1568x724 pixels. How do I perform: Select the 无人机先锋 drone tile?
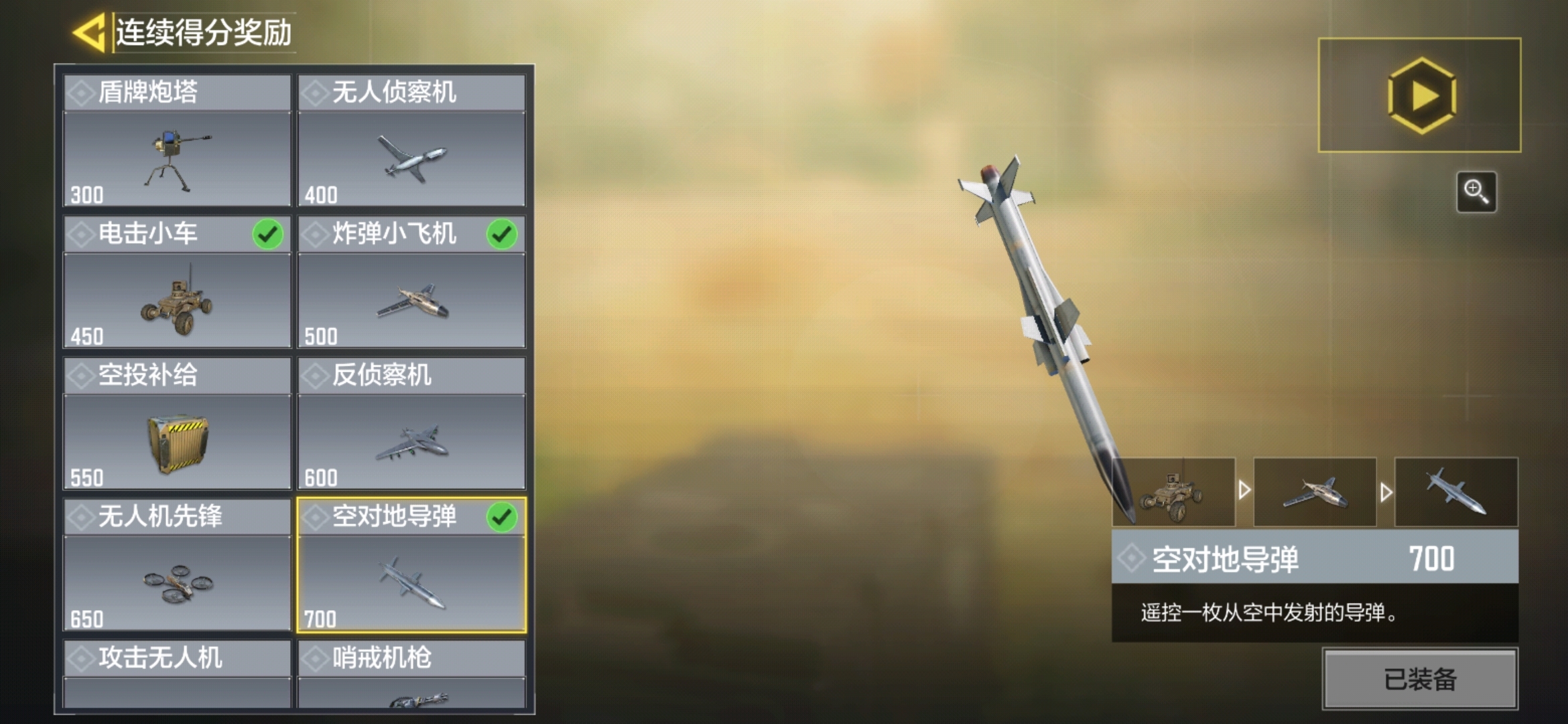coord(178,565)
